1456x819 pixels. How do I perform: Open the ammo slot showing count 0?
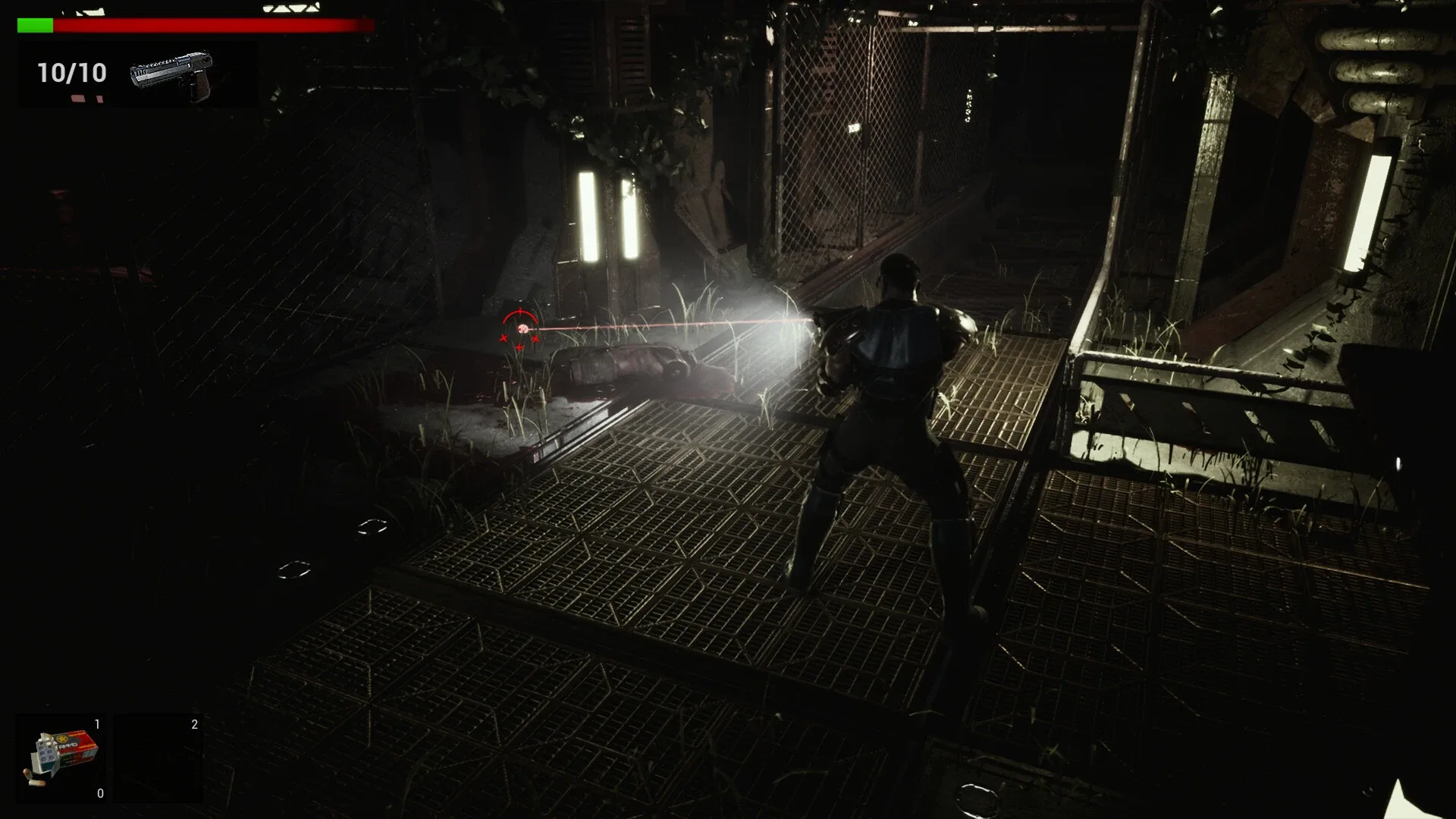coord(100,795)
